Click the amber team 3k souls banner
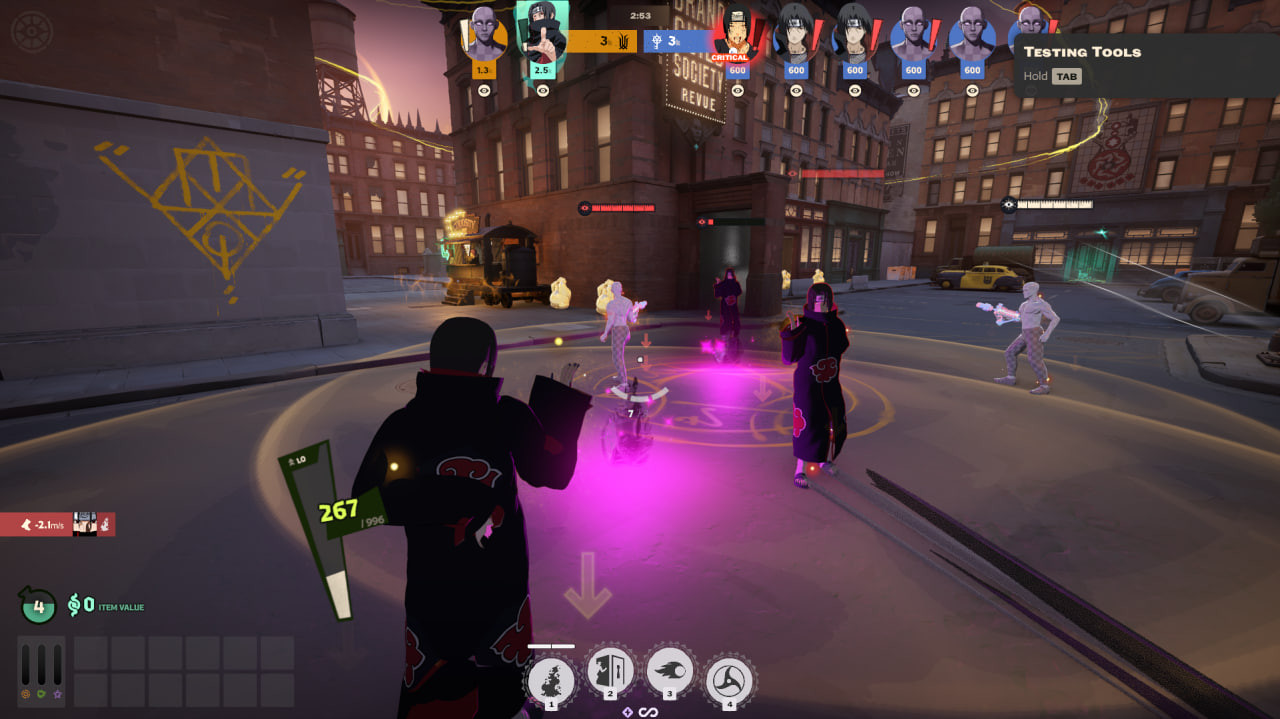The image size is (1280, 719). click(x=603, y=41)
